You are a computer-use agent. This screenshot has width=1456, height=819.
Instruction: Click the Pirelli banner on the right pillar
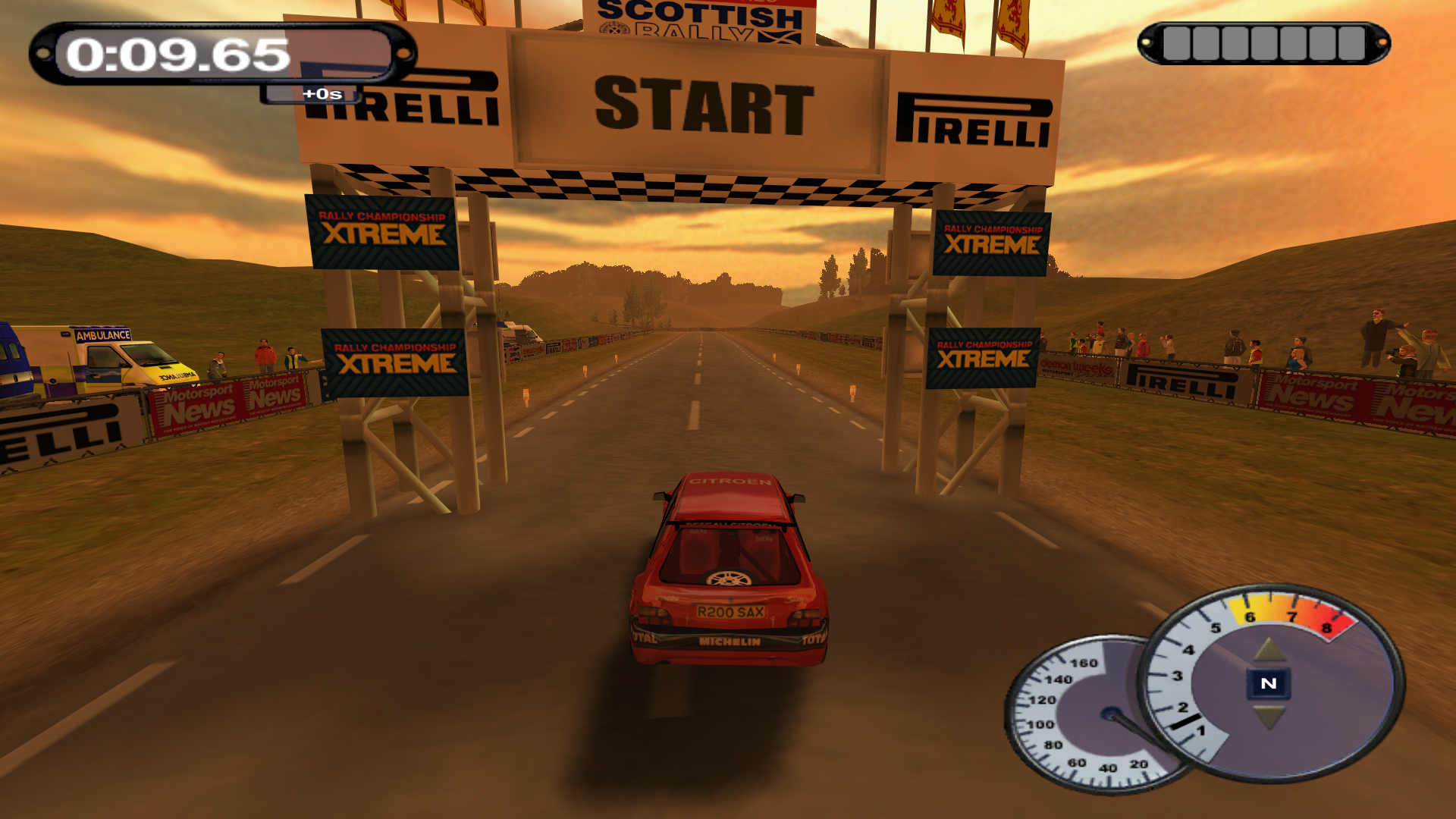click(974, 118)
